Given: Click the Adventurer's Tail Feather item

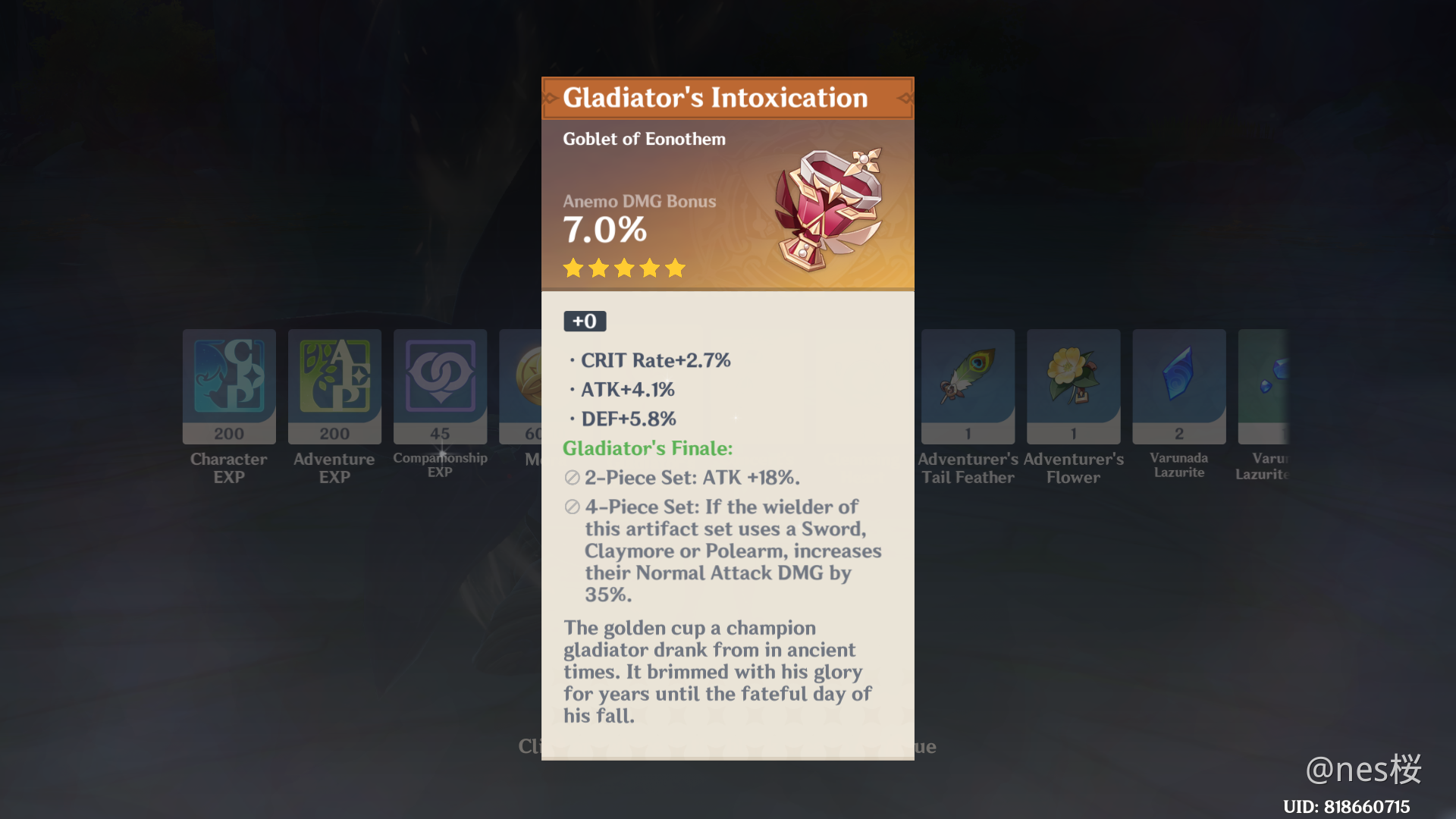Looking at the screenshot, I should pyautogui.click(x=968, y=387).
